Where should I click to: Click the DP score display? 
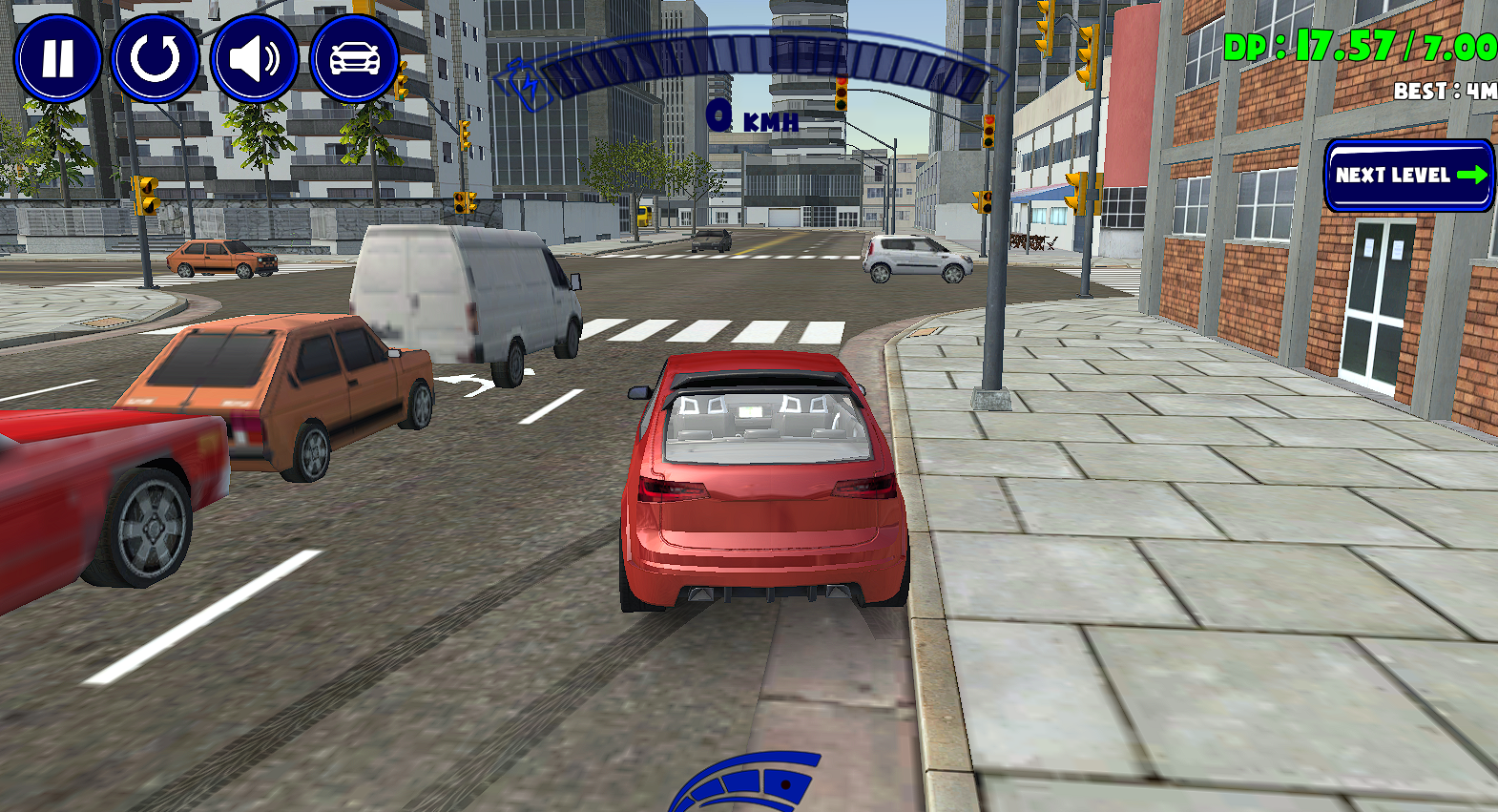coord(1355,43)
